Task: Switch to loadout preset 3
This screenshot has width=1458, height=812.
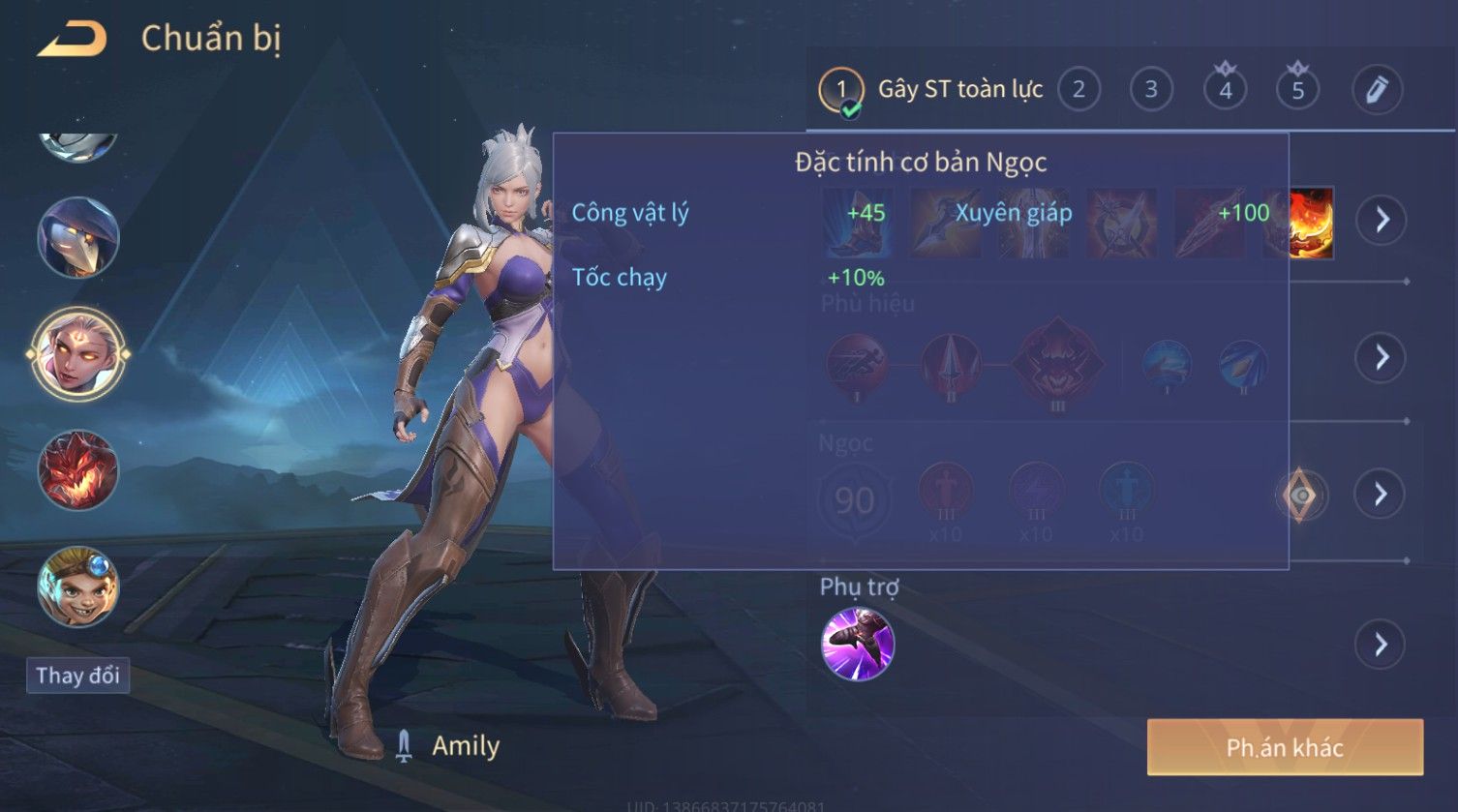Action: tap(1151, 90)
